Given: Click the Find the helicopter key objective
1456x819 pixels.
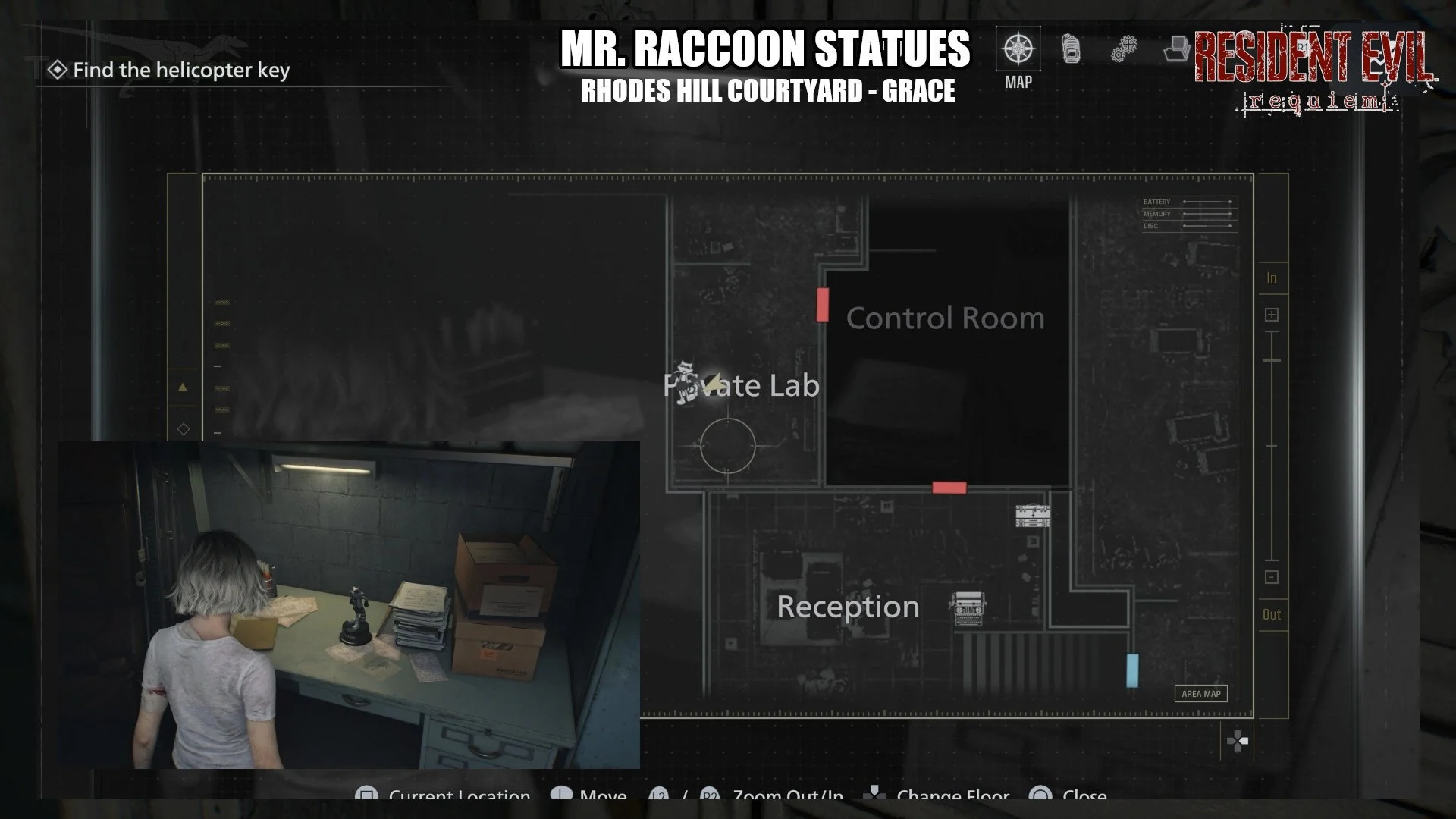Looking at the screenshot, I should coord(180,71).
